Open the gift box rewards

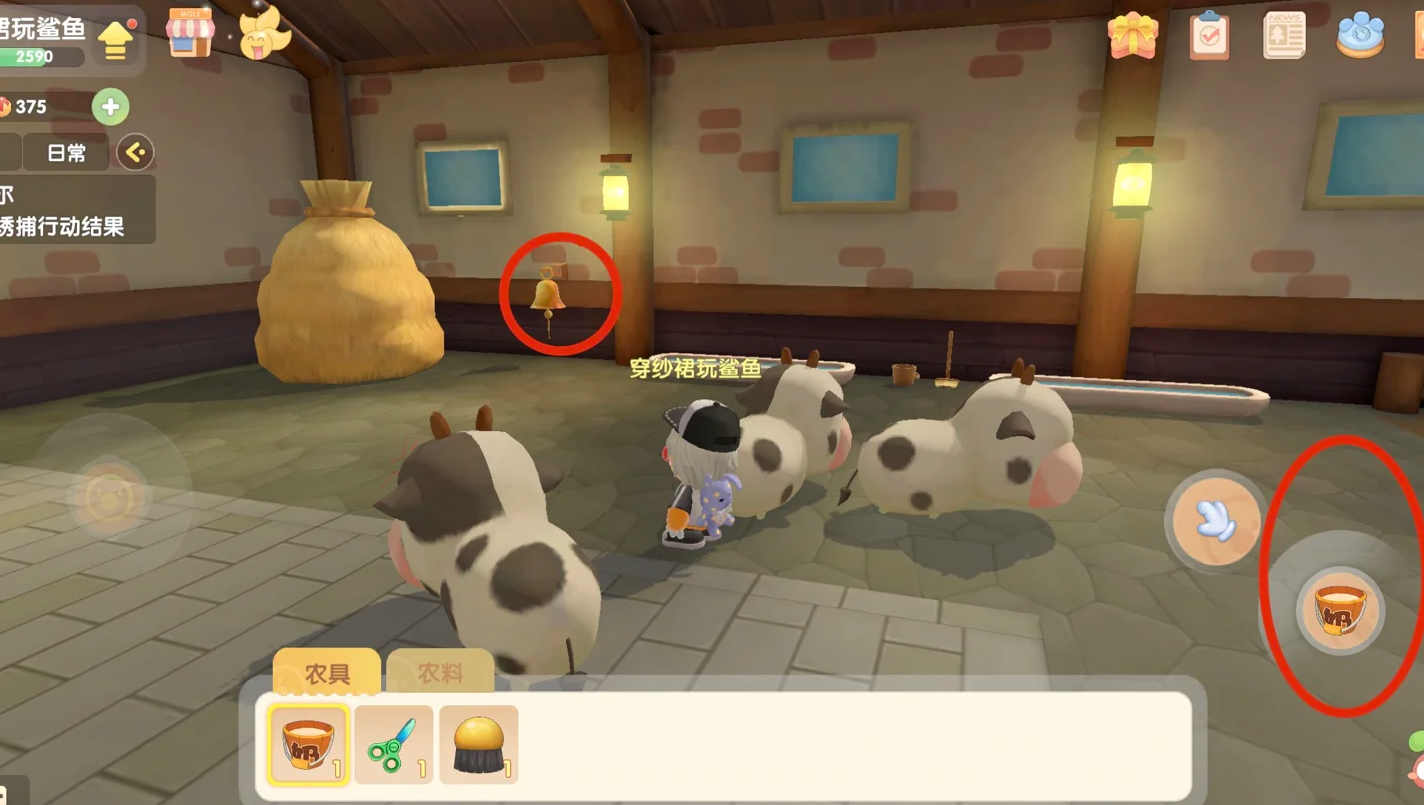point(1132,35)
